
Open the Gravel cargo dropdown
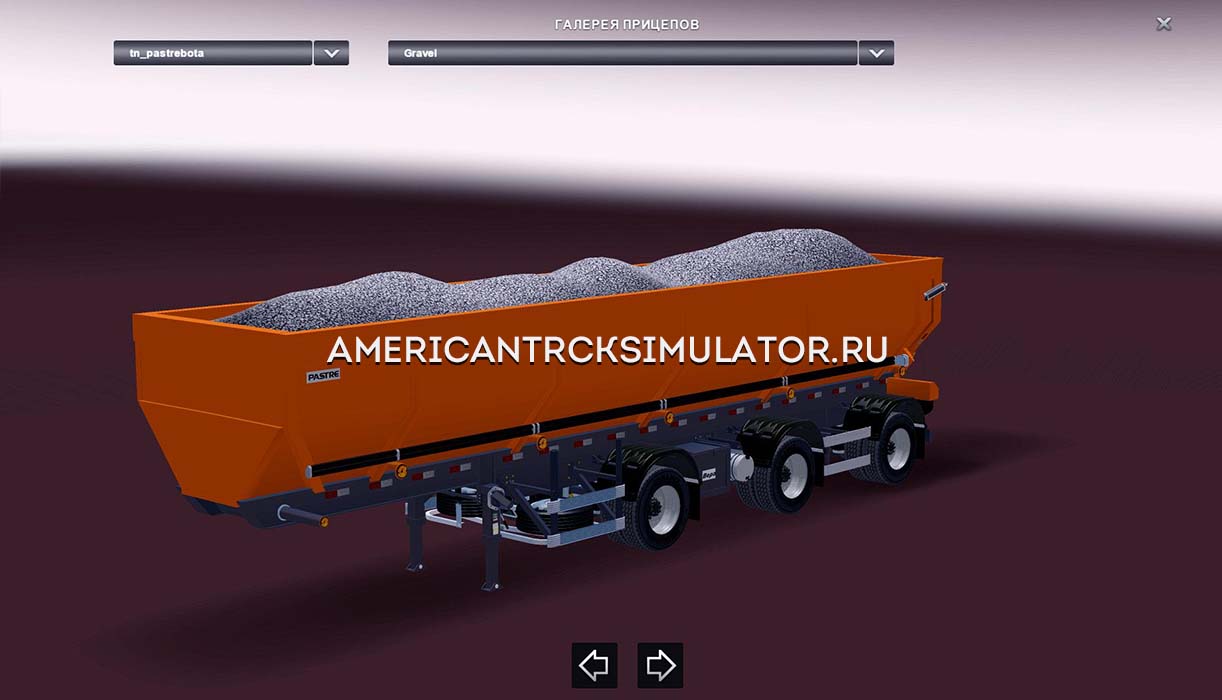pyautogui.click(x=622, y=53)
